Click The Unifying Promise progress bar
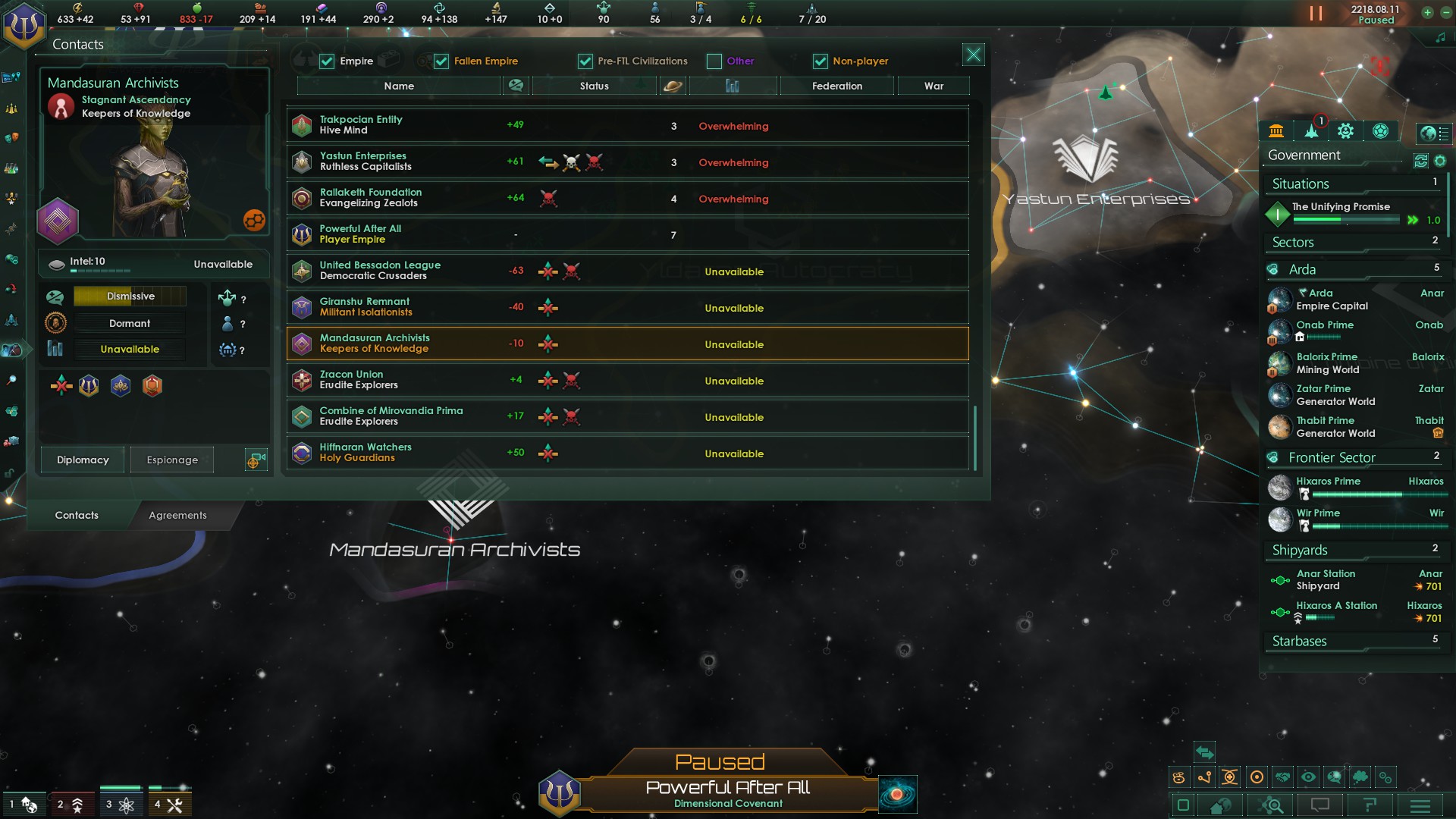The image size is (1456, 819). 1348,220
